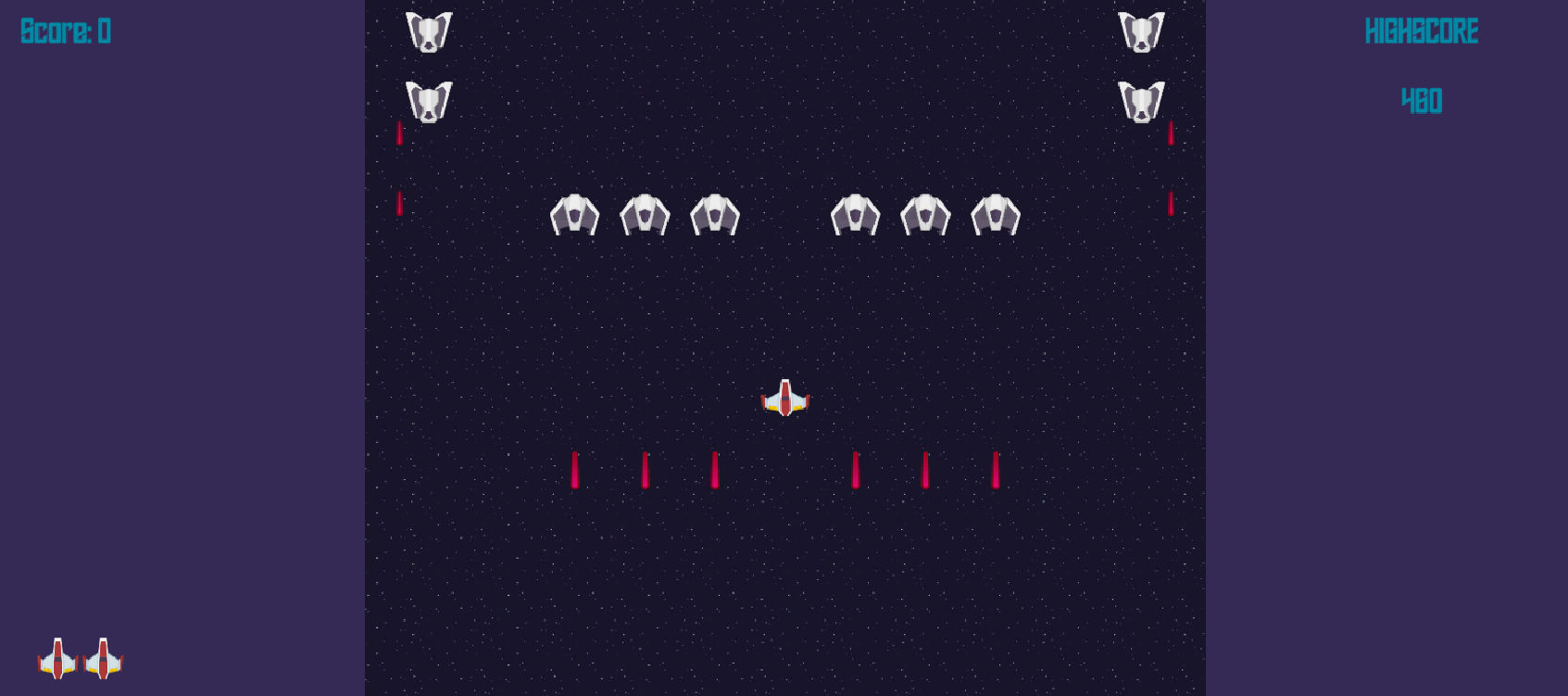This screenshot has height=696, width=1568.
Task: Select the highscore value 460
Action: click(x=1421, y=99)
